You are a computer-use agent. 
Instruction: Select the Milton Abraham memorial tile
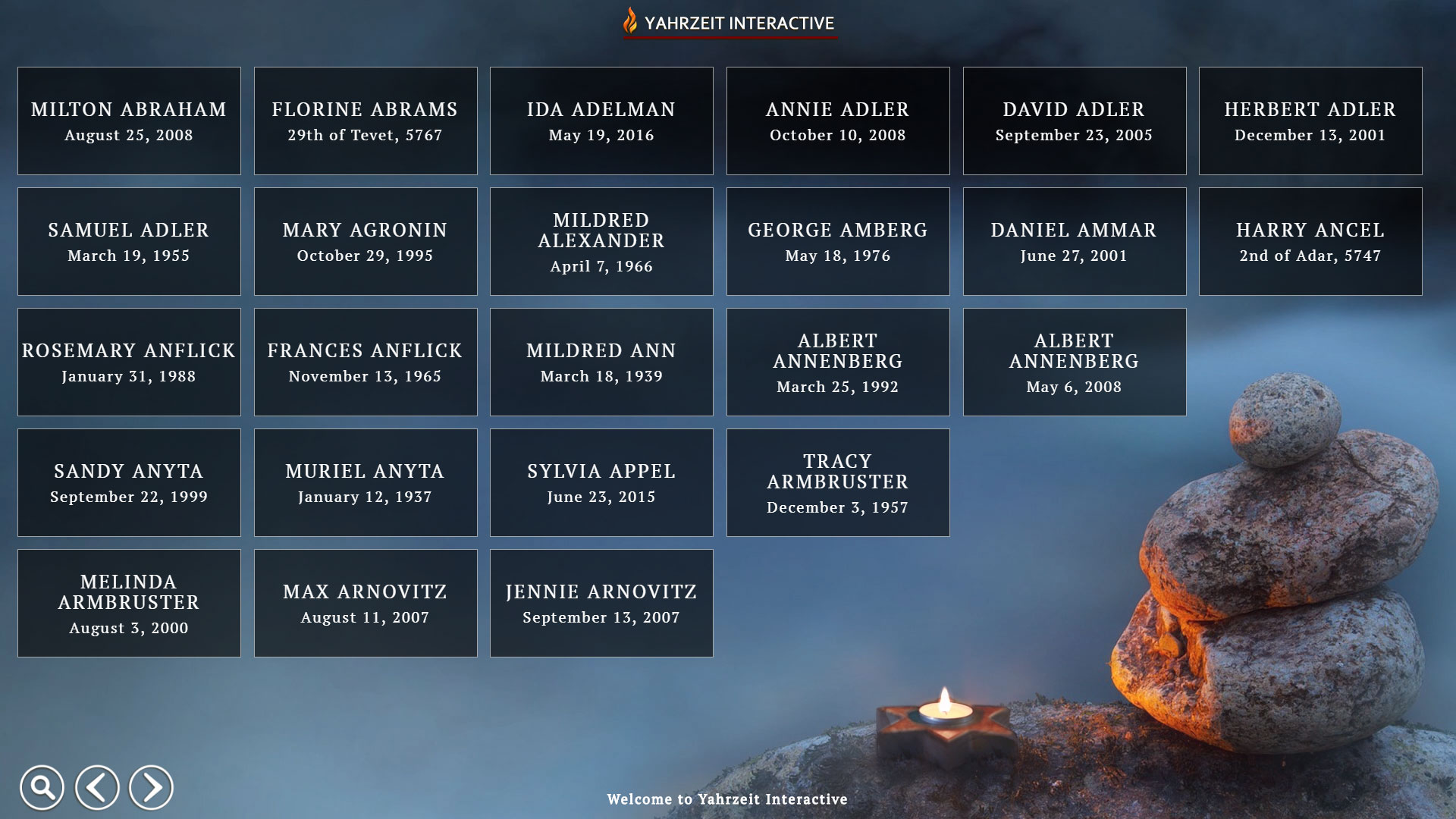(129, 121)
